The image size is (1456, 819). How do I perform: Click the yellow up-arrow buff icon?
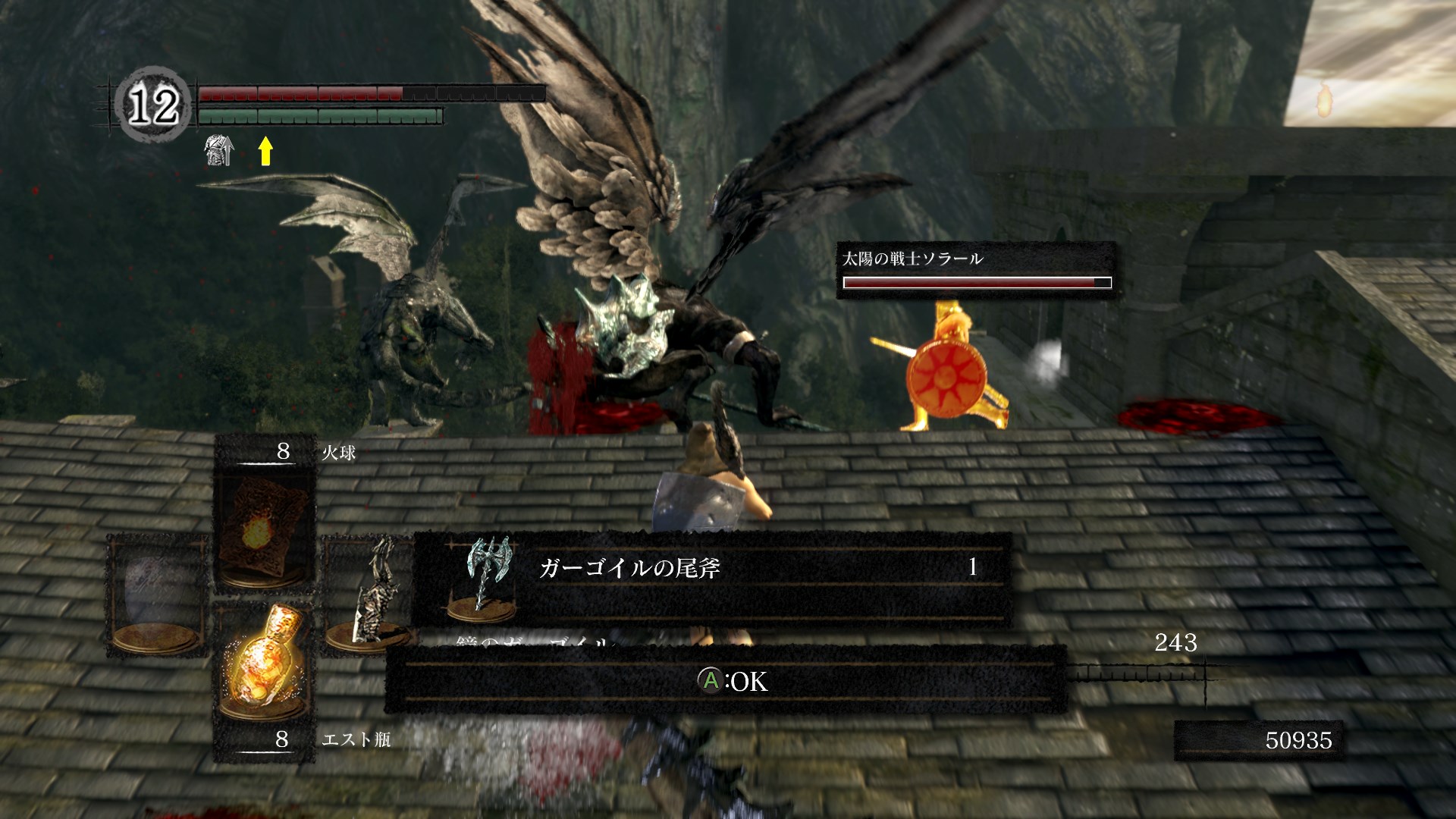265,150
